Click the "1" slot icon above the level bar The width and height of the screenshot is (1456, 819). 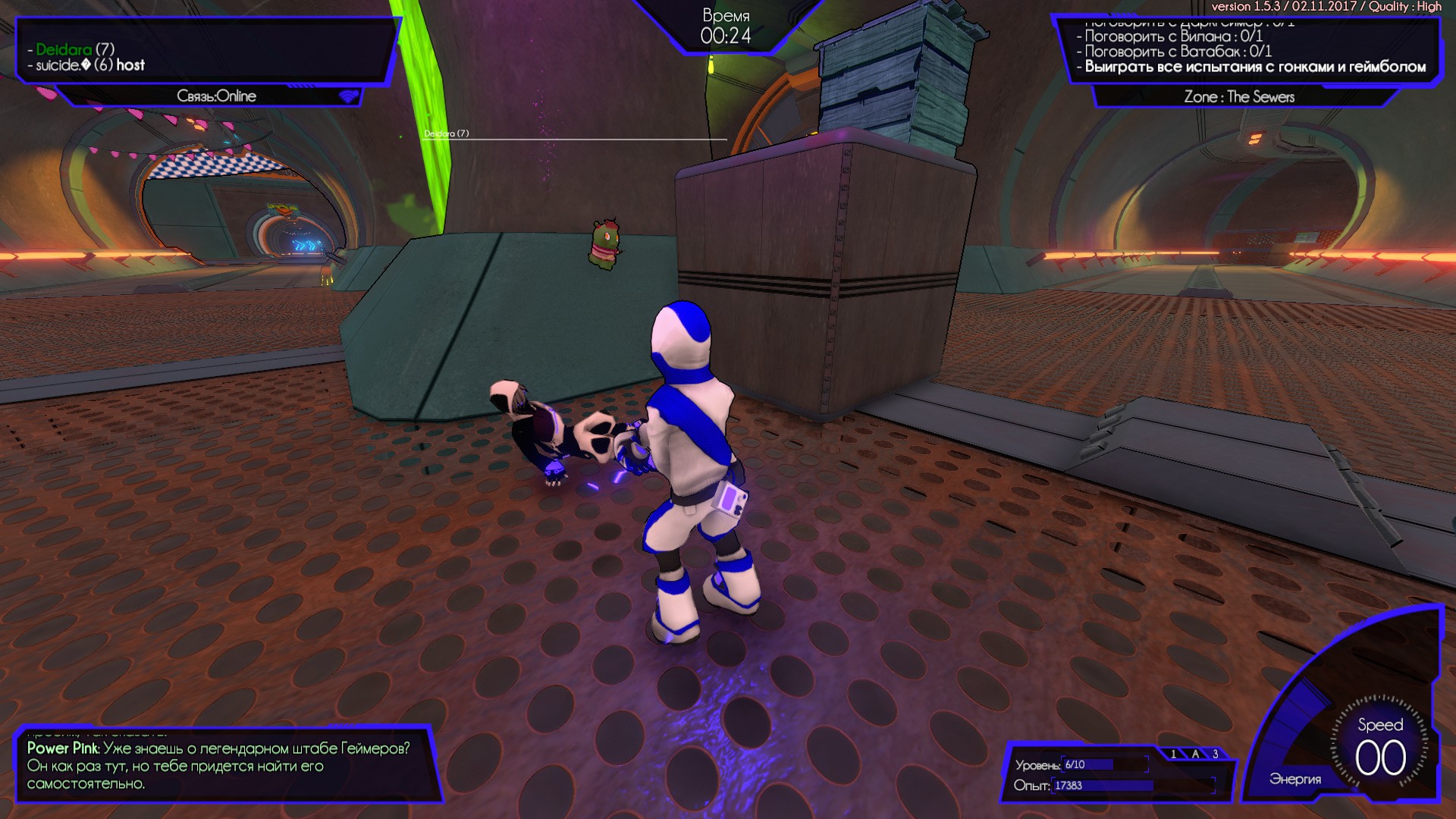point(1175,754)
